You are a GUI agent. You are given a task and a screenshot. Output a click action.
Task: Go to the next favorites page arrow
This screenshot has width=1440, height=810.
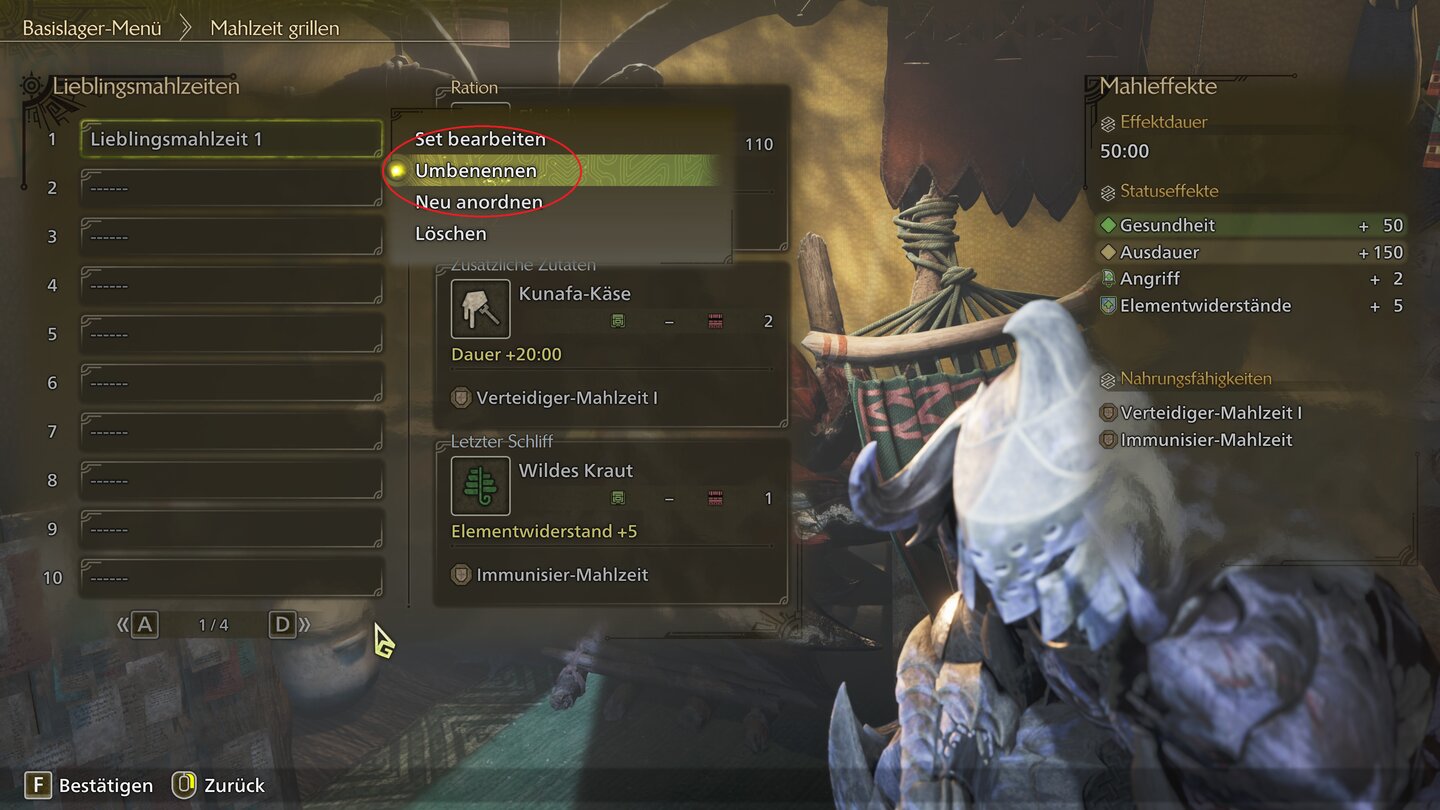(289, 625)
